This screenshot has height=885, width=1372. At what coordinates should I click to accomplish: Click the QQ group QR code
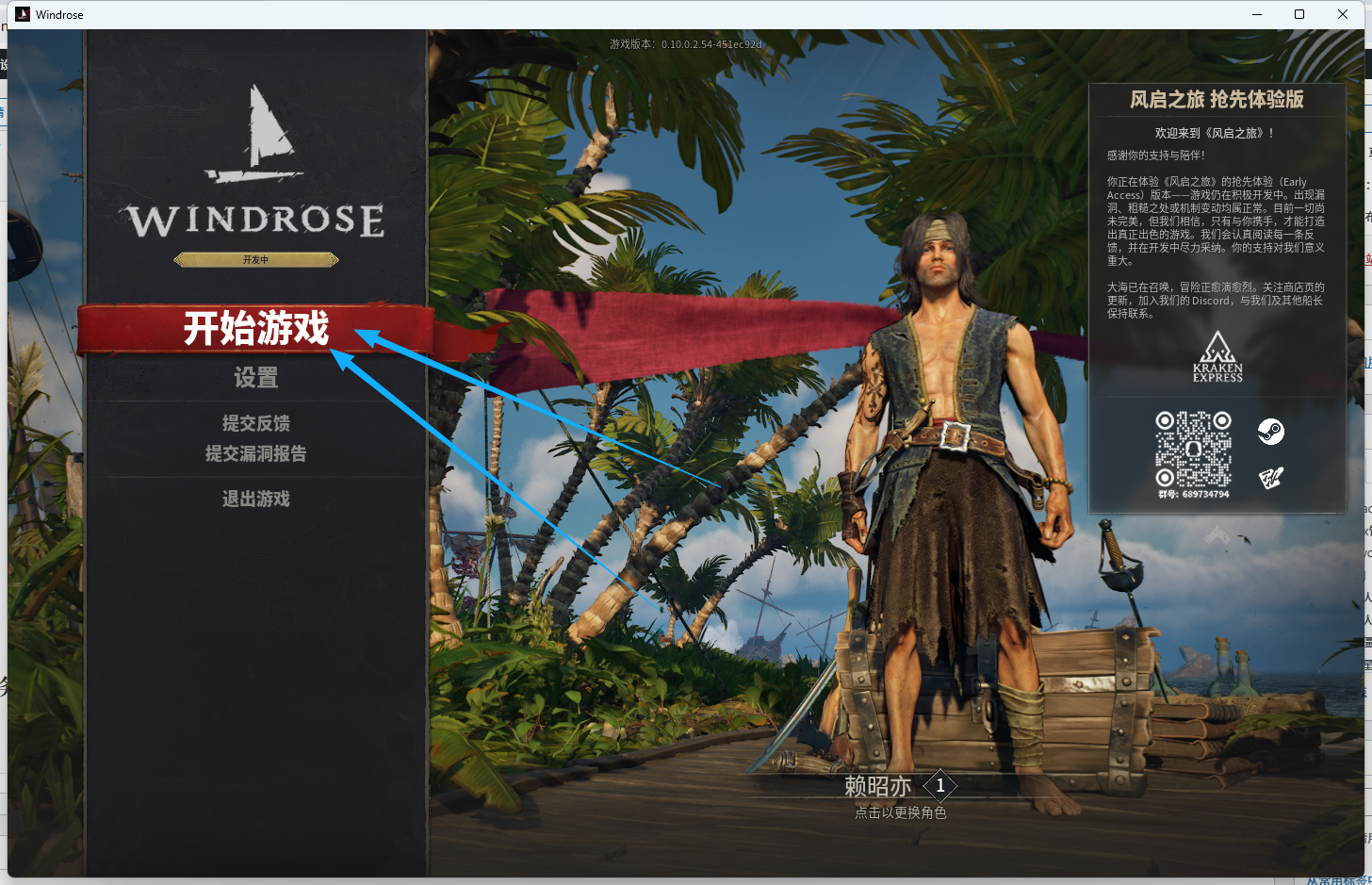pos(1193,449)
